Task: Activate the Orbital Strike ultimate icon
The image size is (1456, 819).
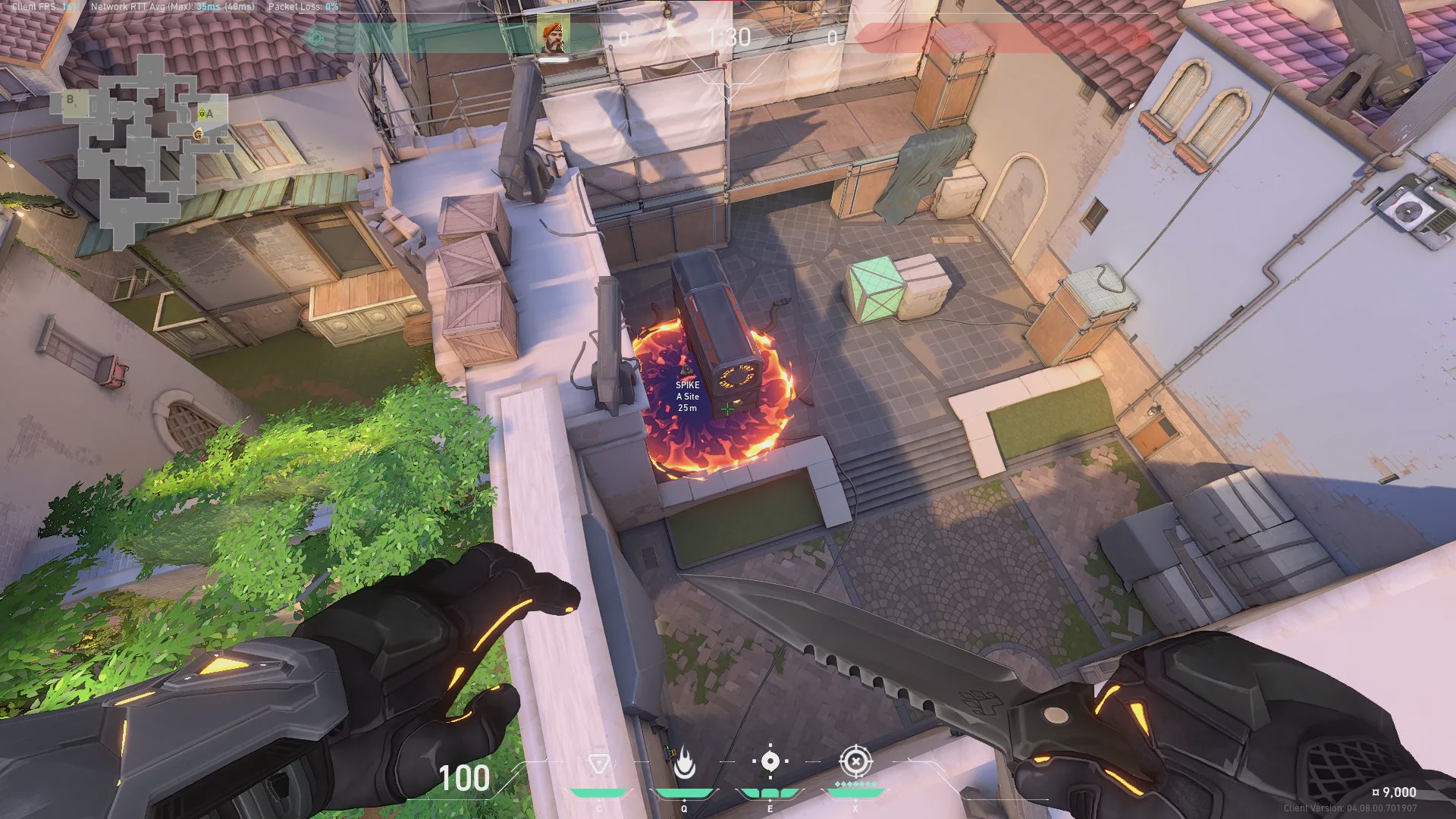Action: pyautogui.click(x=855, y=761)
